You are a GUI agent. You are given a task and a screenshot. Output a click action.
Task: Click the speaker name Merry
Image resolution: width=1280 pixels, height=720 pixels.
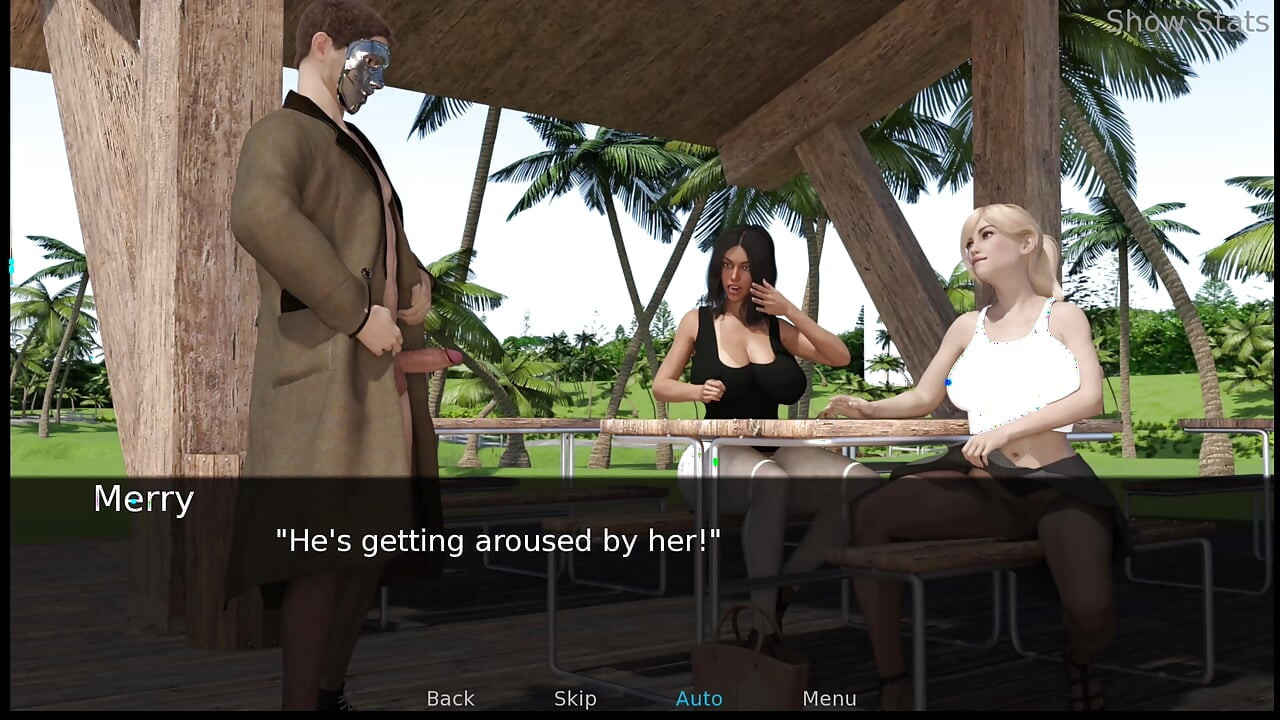coord(143,500)
